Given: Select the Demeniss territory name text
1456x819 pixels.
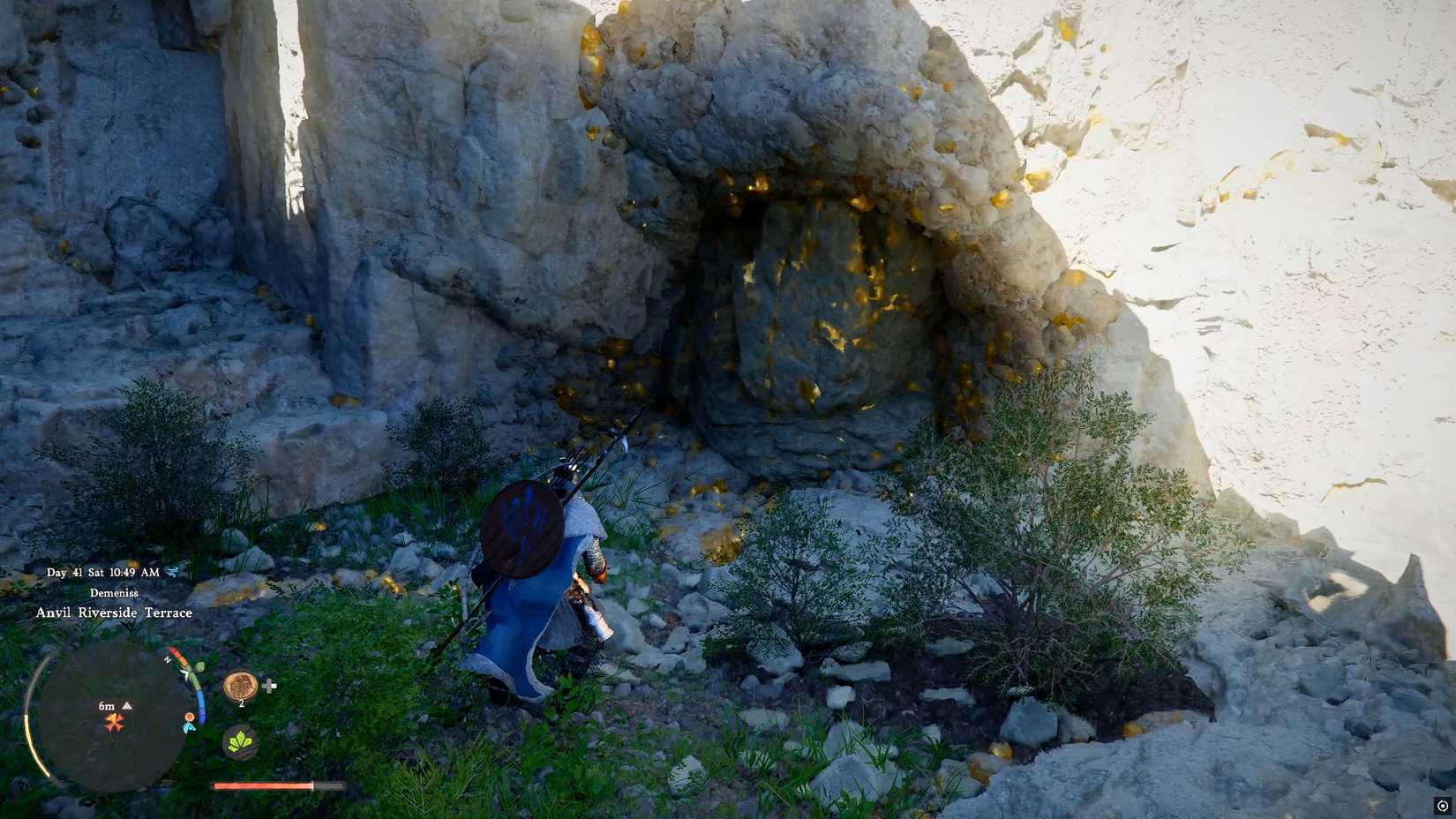Looking at the screenshot, I should pos(113,592).
